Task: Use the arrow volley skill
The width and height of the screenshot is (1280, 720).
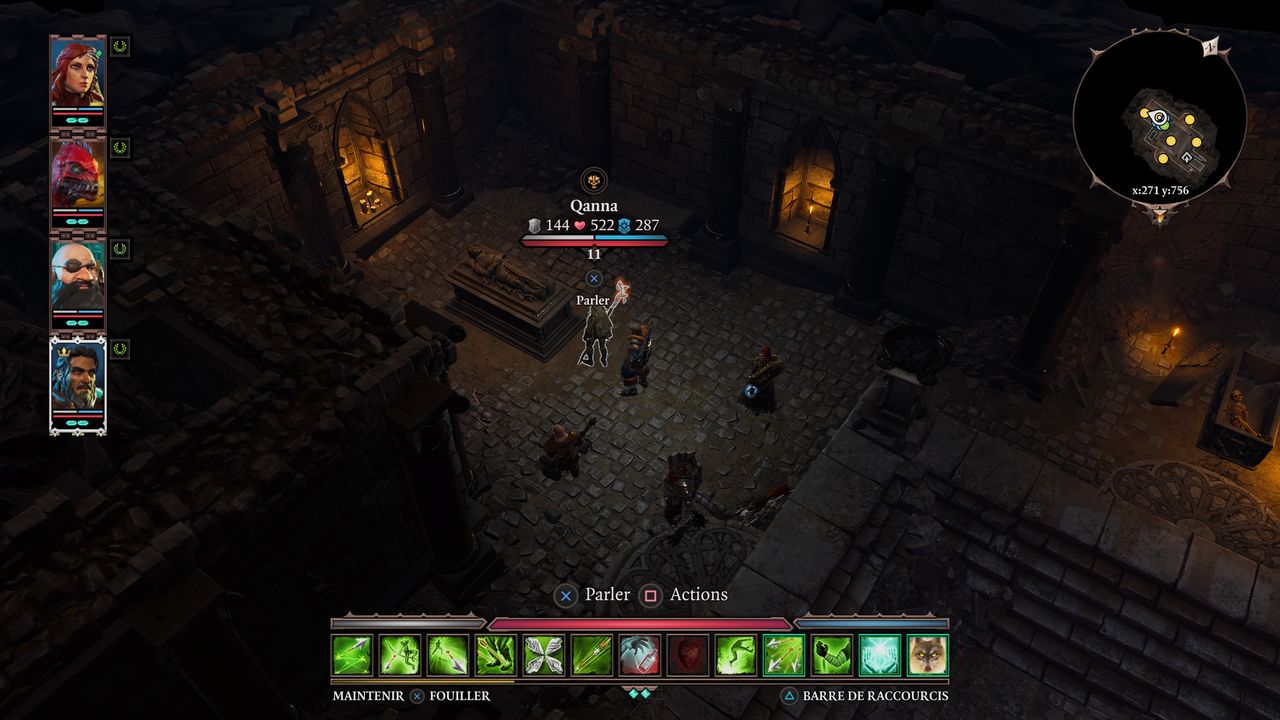Action: [x=784, y=655]
